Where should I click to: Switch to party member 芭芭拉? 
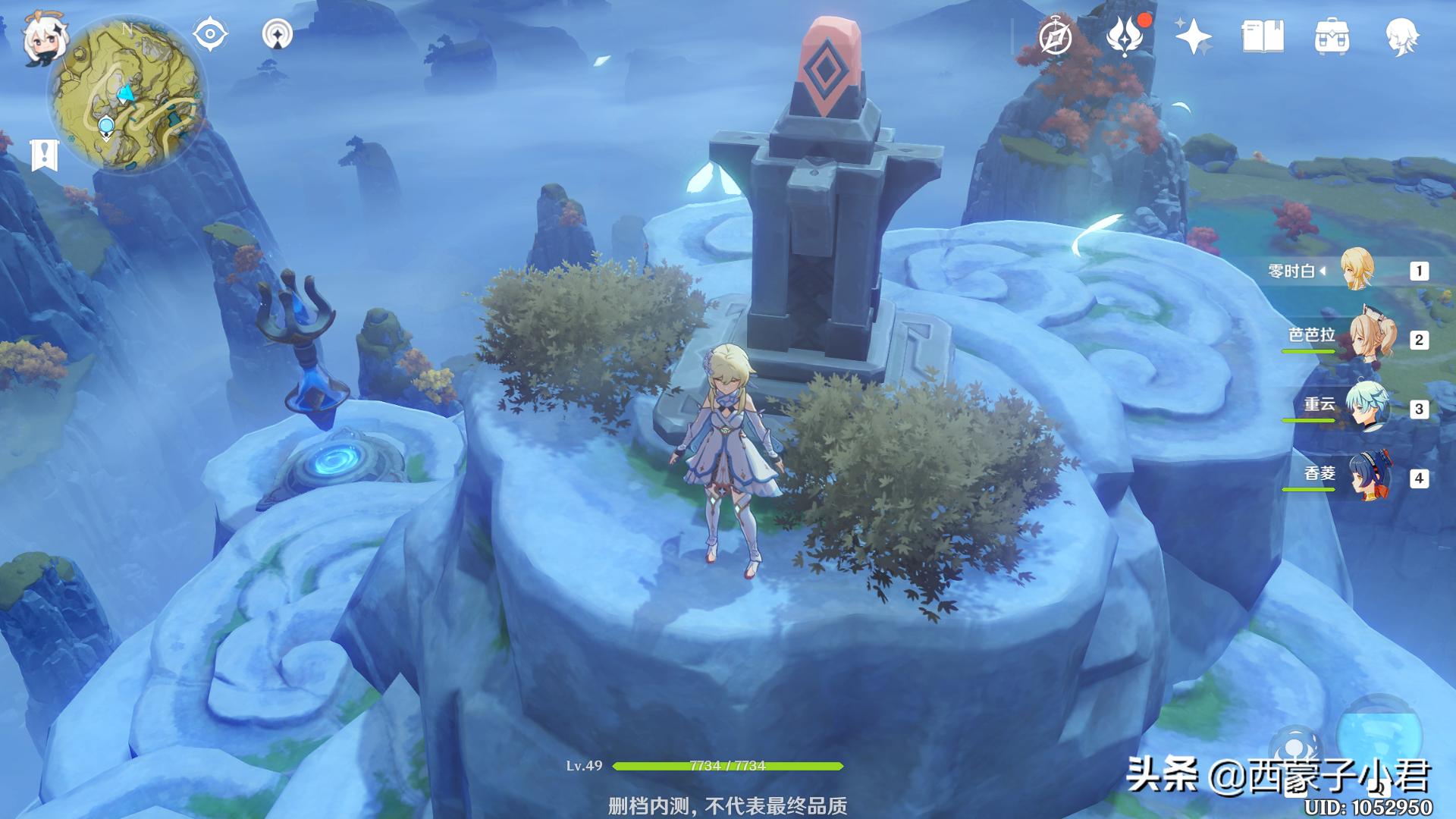(x=1371, y=339)
